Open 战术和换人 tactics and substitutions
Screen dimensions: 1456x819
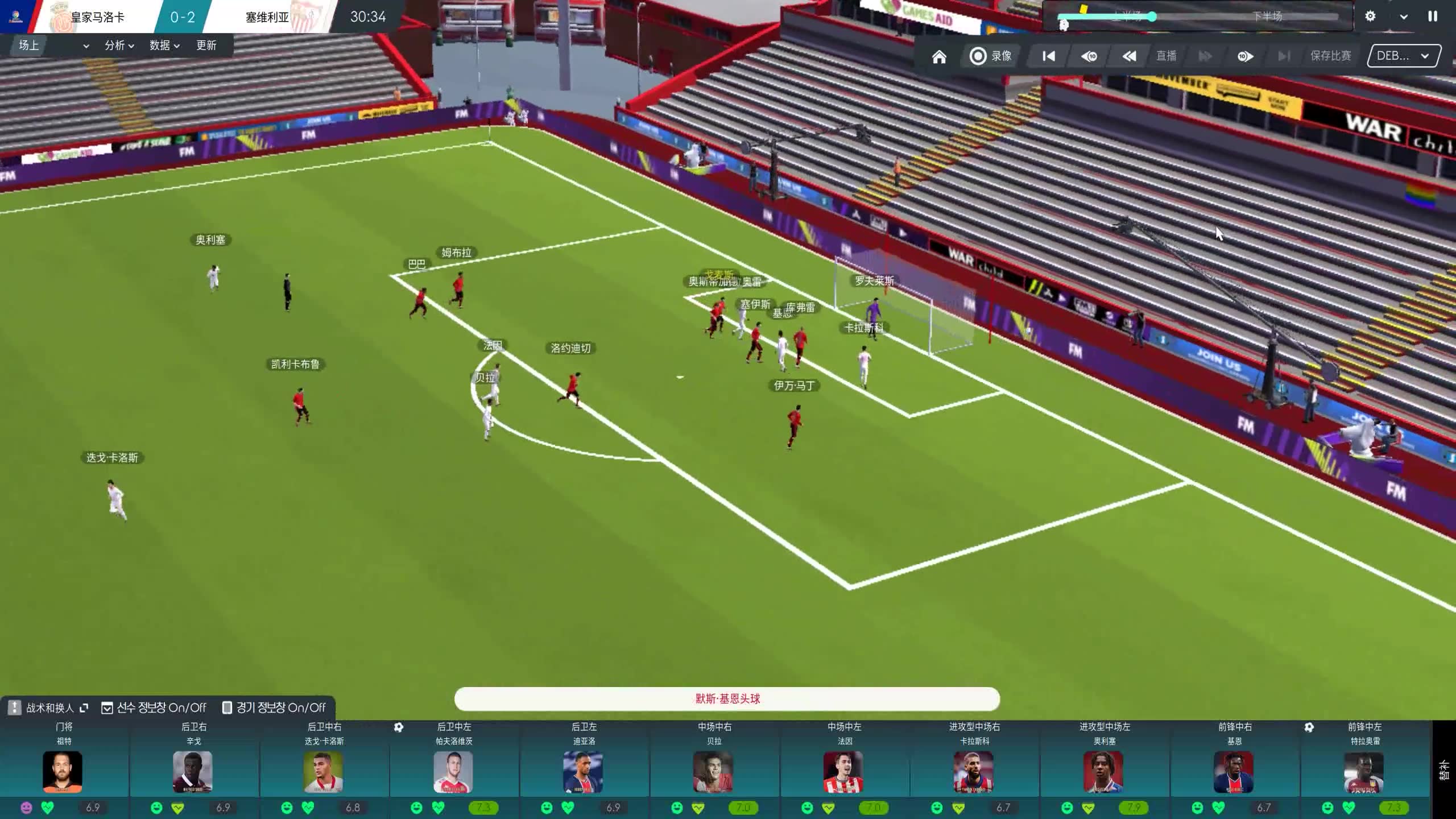[x=49, y=708]
